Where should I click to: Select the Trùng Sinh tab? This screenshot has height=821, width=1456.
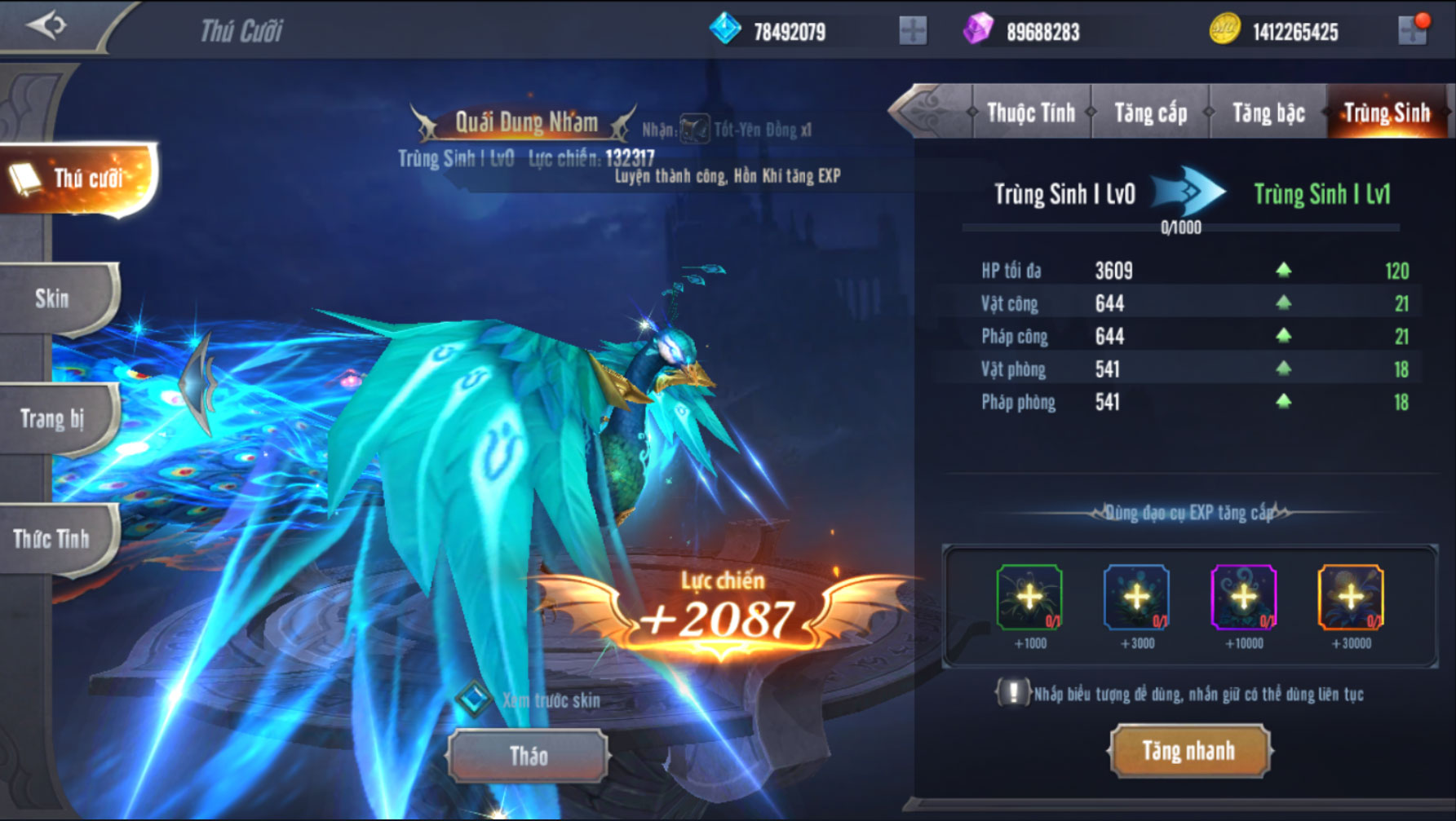[x=1386, y=113]
